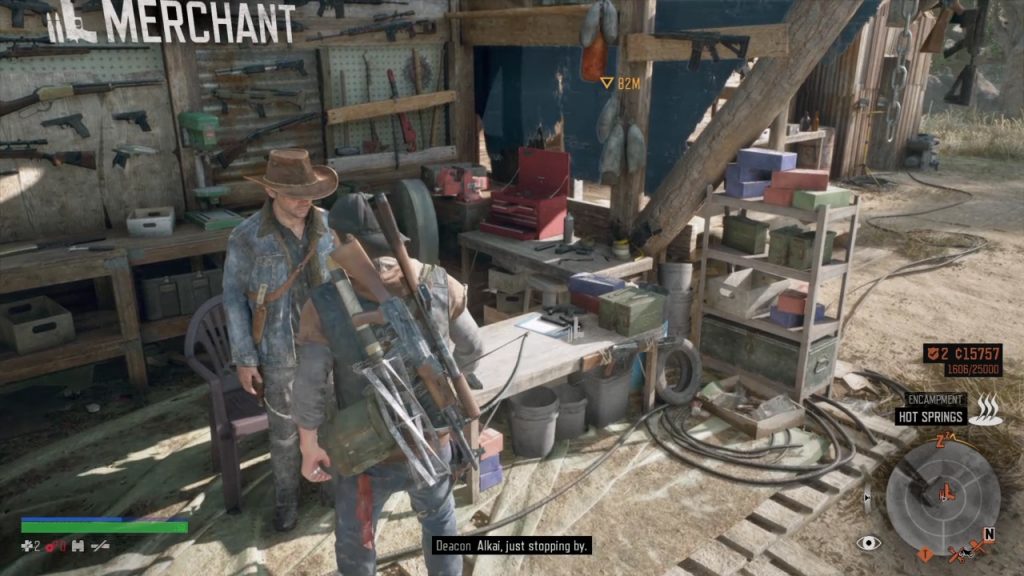Click the steaming hot springs camp icon
This screenshot has width=1024, height=576.
(x=987, y=409)
